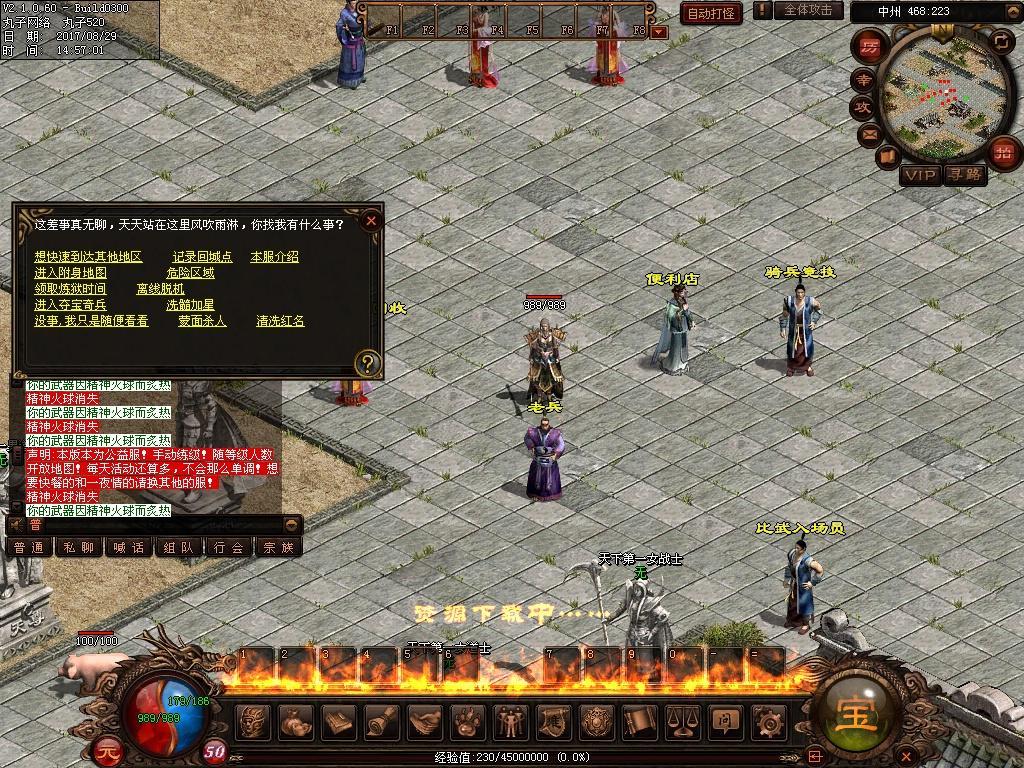The width and height of the screenshot is (1024, 768).
Task: Open the VIP panel
Action: coord(920,175)
